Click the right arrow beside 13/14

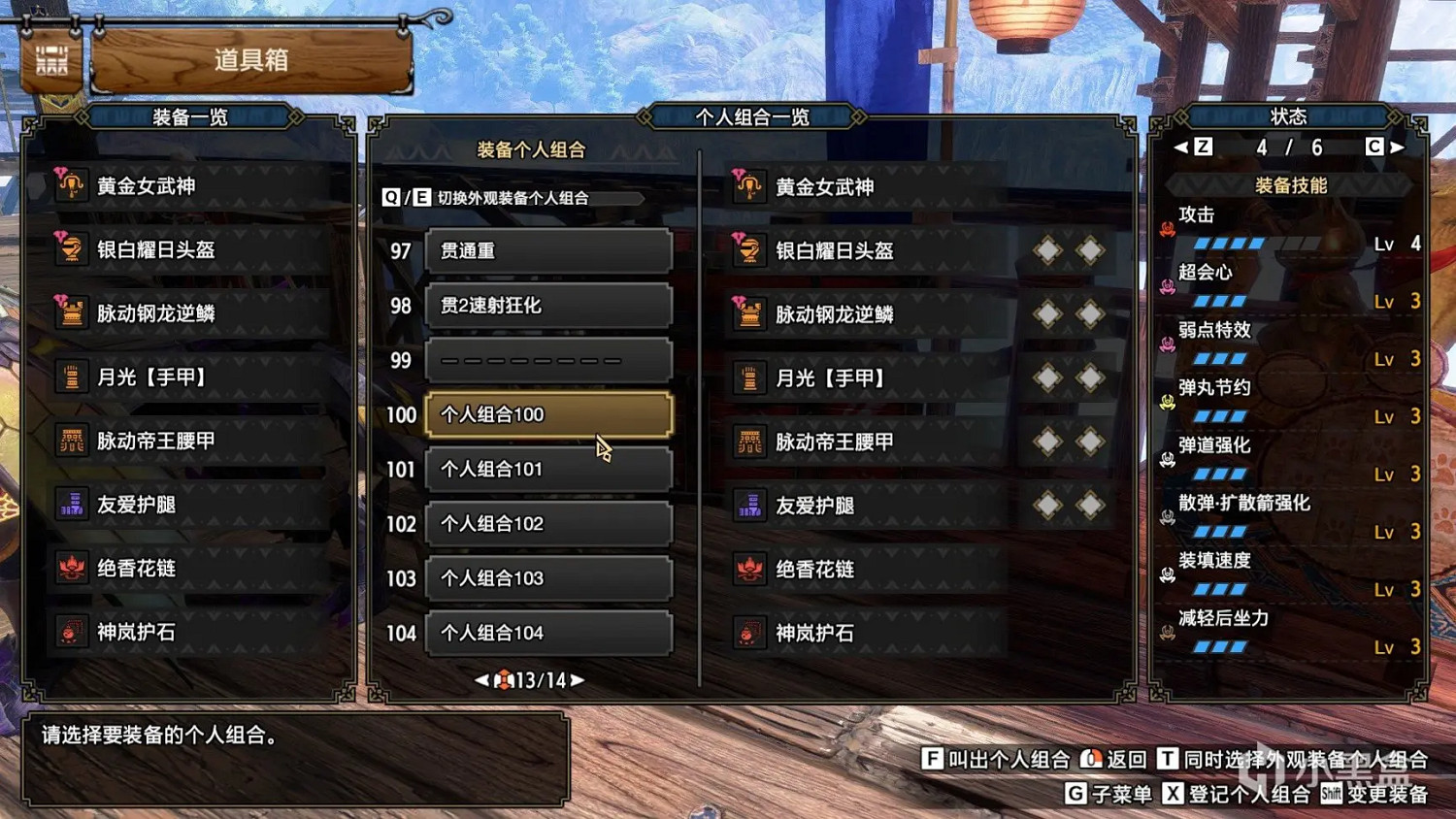(577, 680)
